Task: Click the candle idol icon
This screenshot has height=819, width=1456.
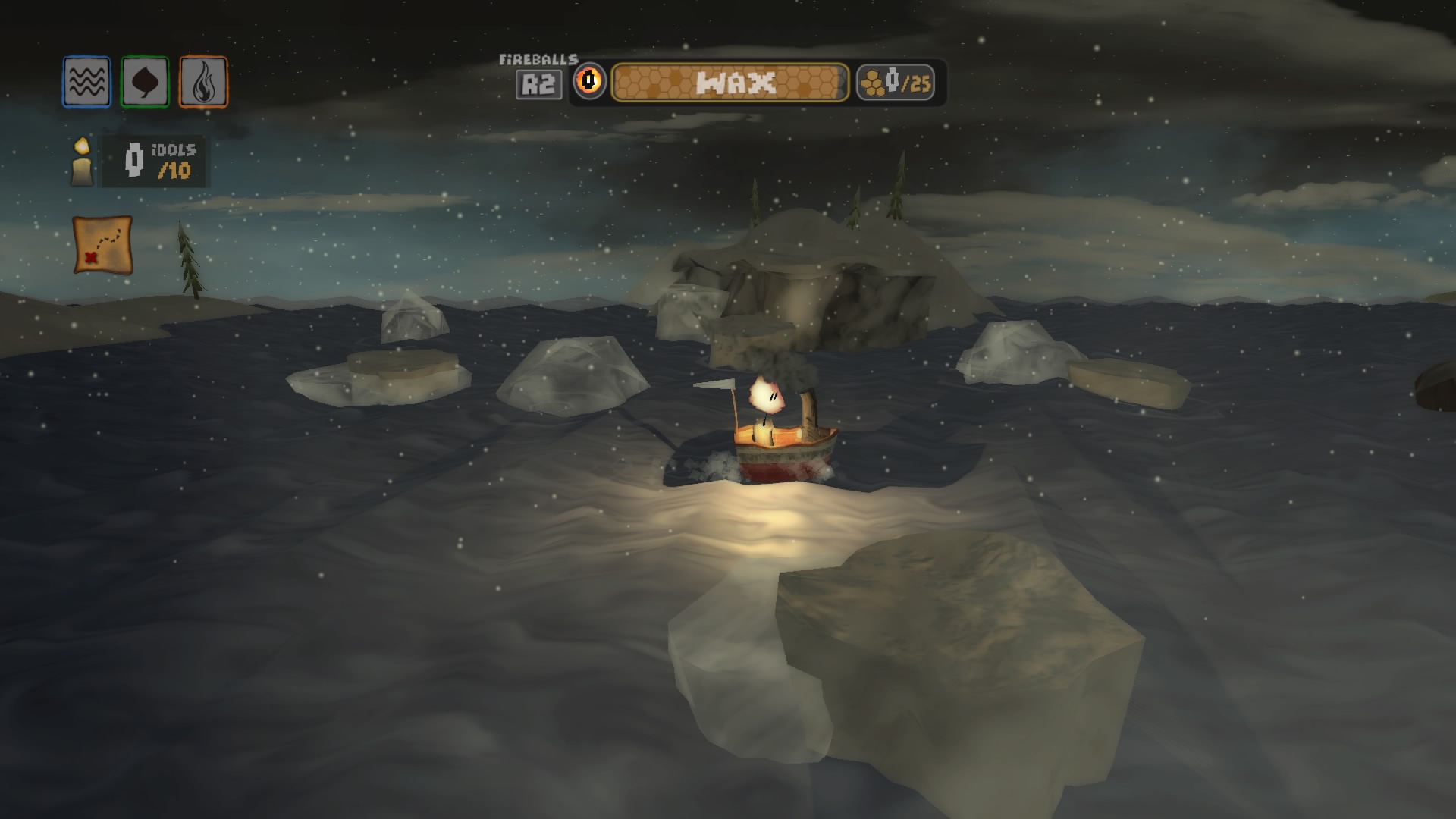Action: 82,162
